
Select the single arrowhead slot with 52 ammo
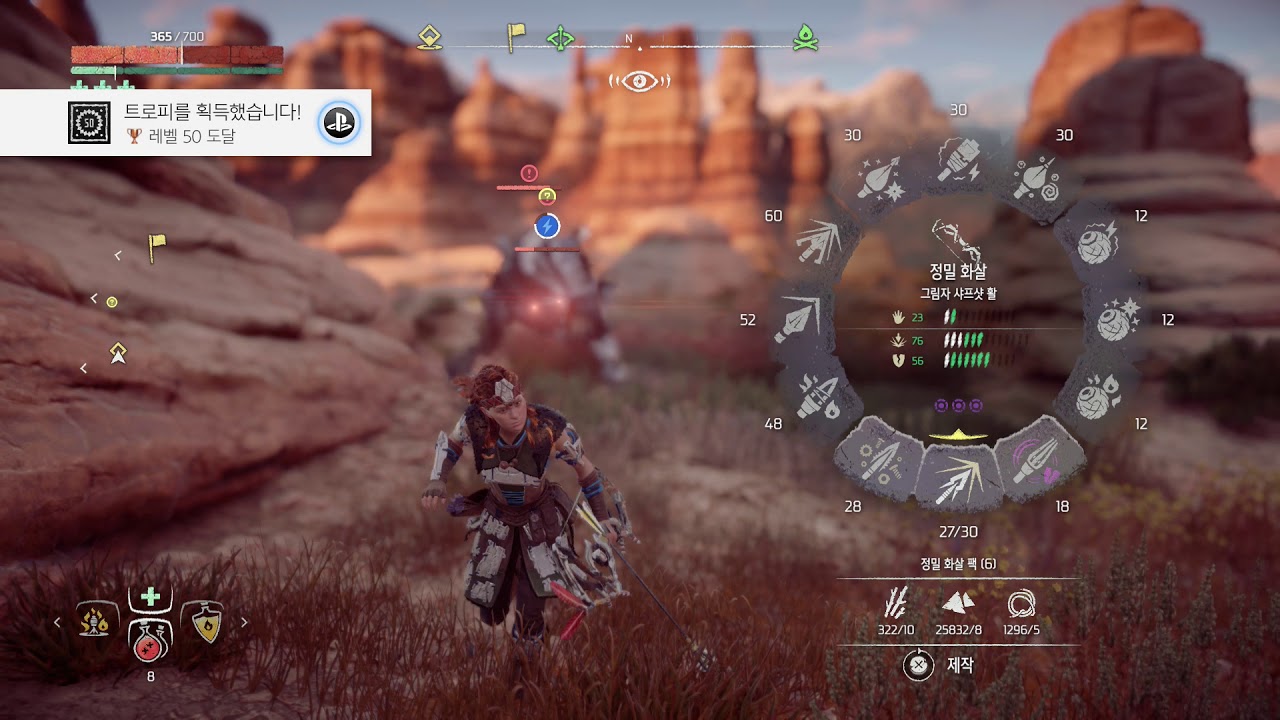801,319
